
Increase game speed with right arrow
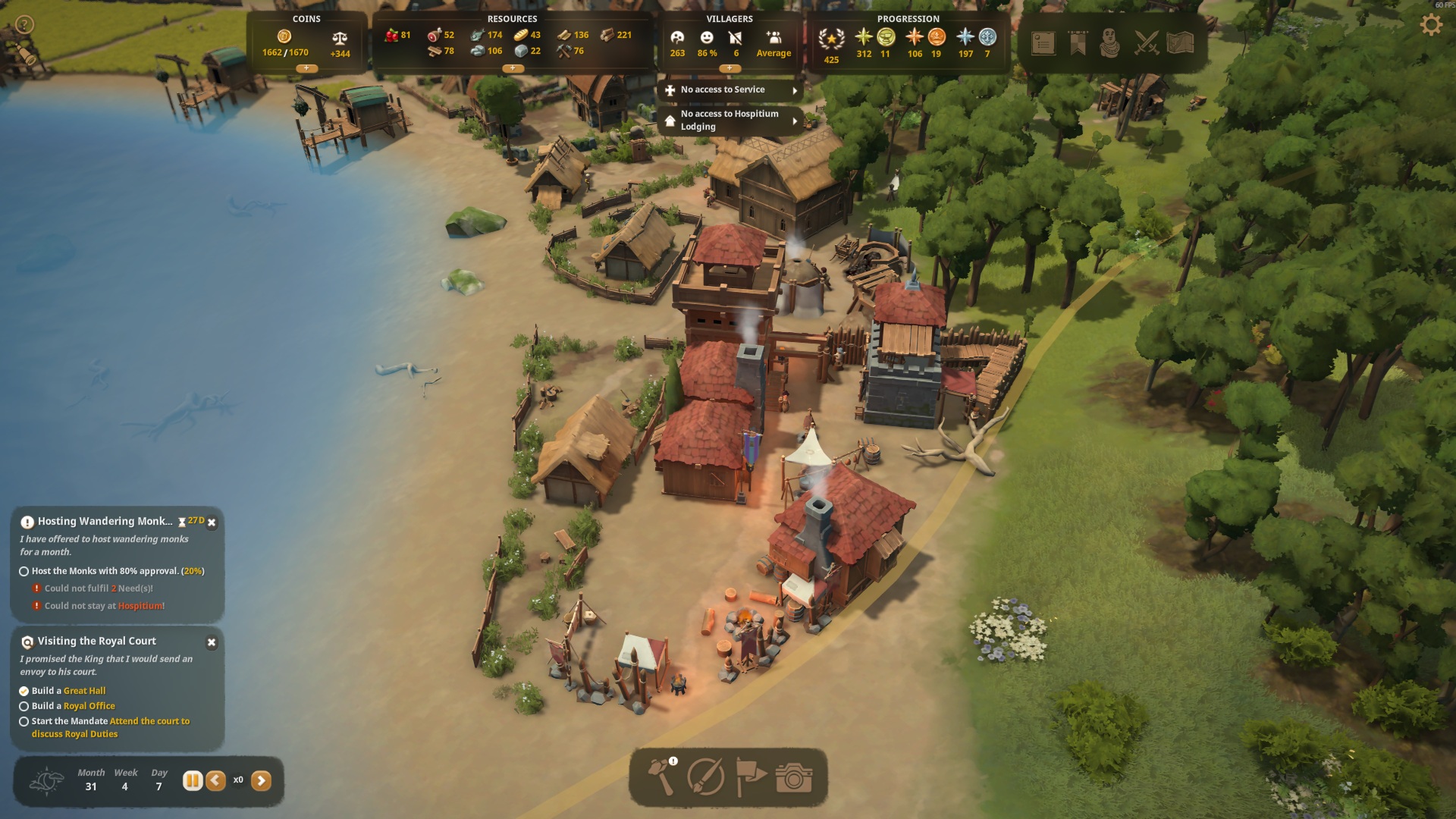pos(261,780)
